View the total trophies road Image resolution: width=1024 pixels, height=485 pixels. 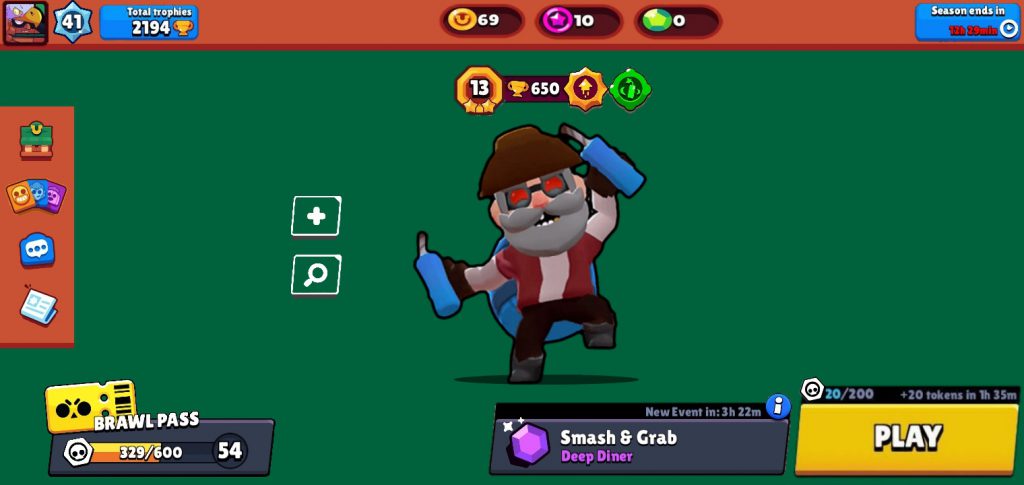click(149, 22)
